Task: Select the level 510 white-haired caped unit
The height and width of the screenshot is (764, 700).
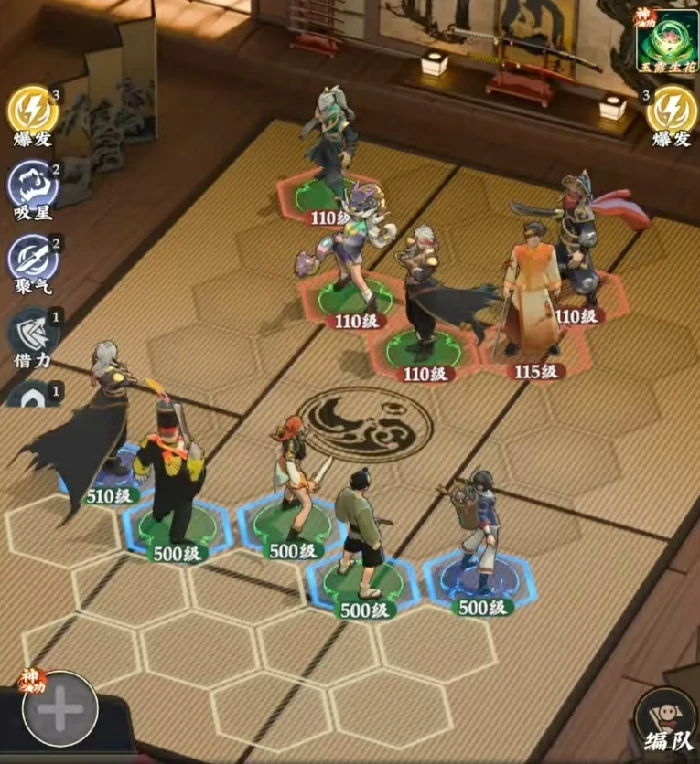Action: (103, 430)
